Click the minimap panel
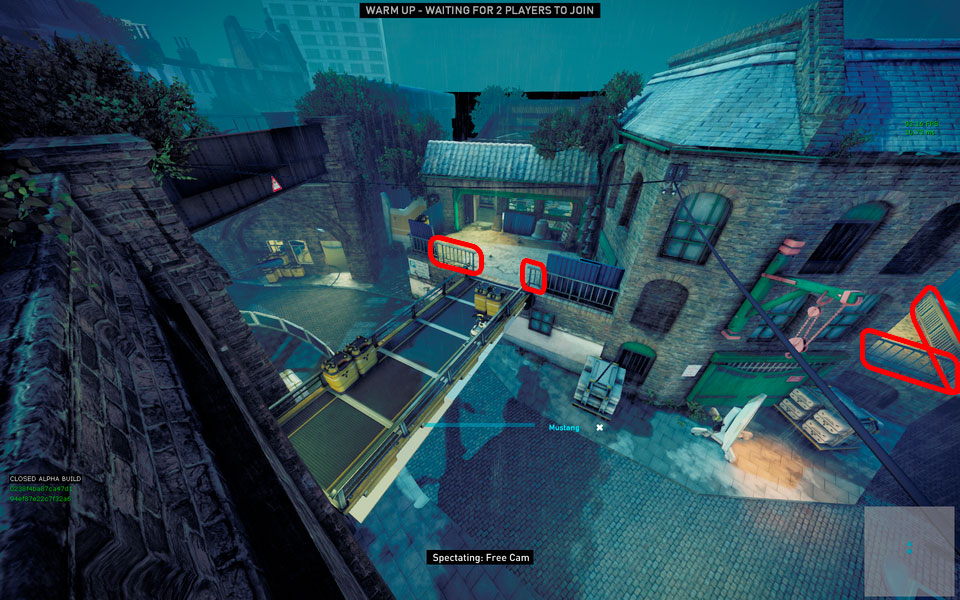Screen dimensions: 960x600 (909, 548)
